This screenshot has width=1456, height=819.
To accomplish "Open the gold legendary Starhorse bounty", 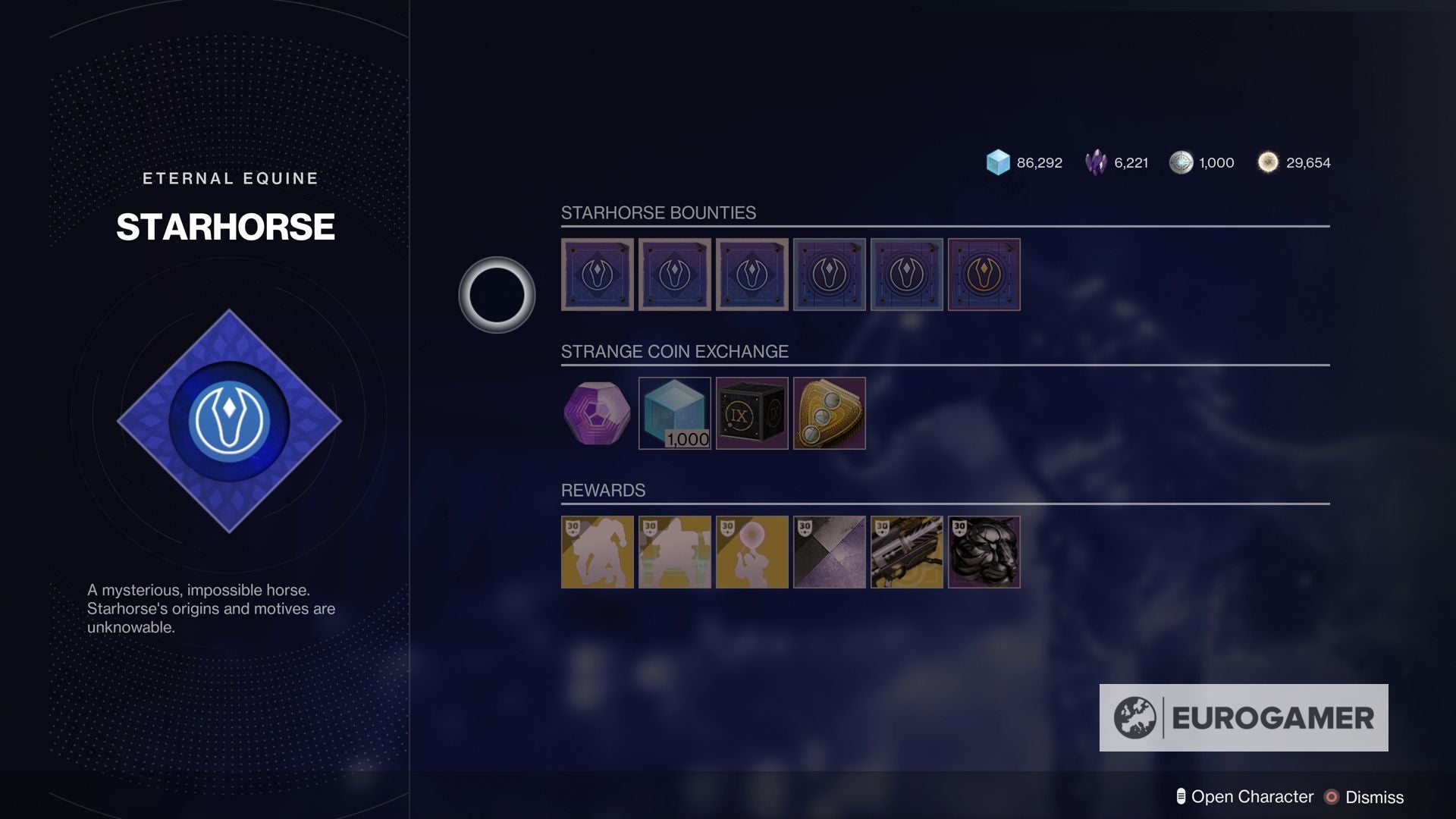I will (x=984, y=275).
